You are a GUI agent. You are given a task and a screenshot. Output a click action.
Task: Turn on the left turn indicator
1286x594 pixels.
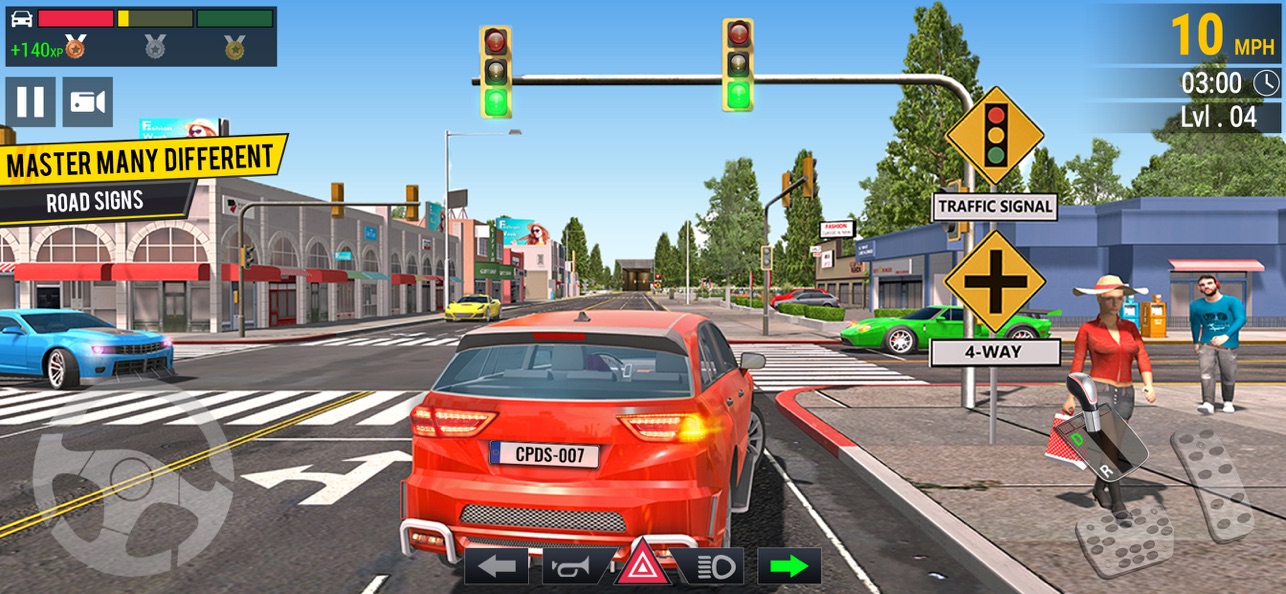(x=497, y=567)
